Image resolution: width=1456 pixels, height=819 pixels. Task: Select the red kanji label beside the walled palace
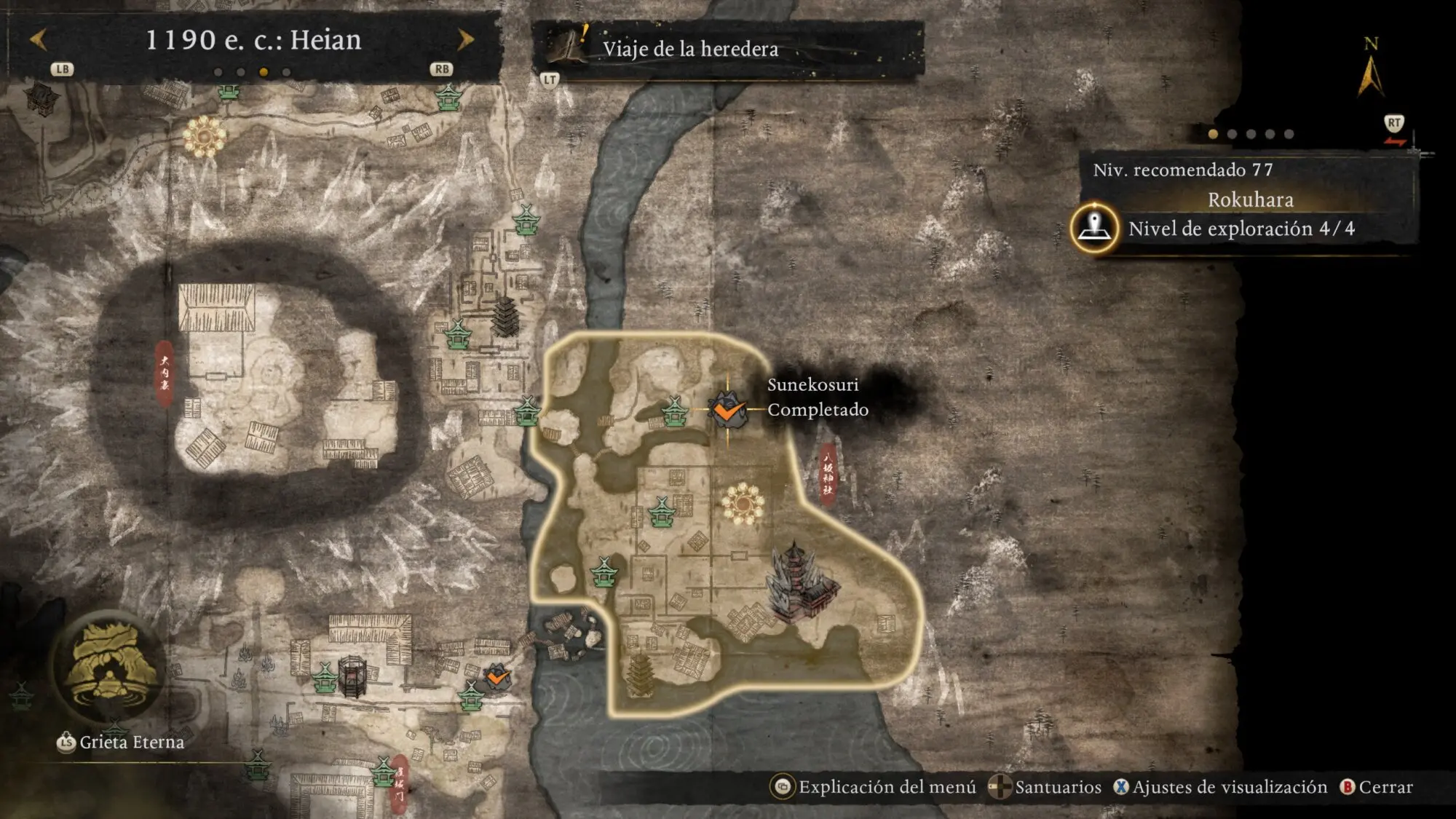(x=165, y=373)
